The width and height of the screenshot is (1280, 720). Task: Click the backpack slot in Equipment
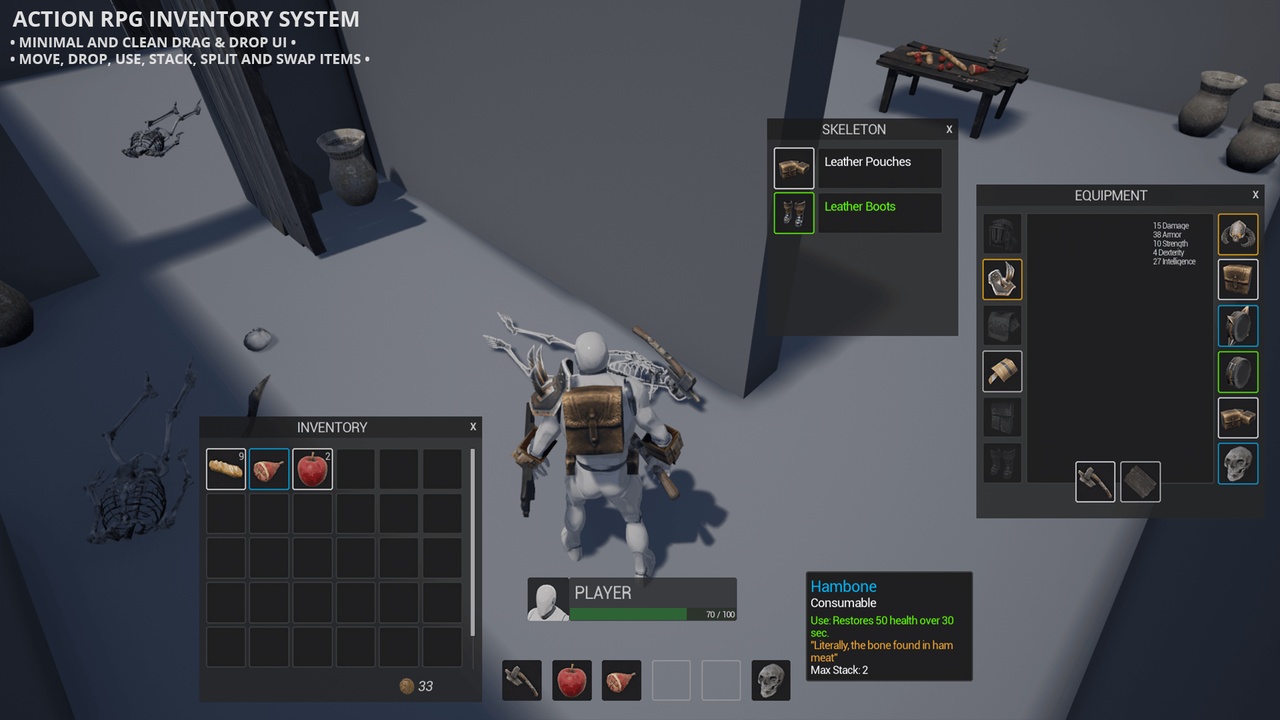(1238, 280)
